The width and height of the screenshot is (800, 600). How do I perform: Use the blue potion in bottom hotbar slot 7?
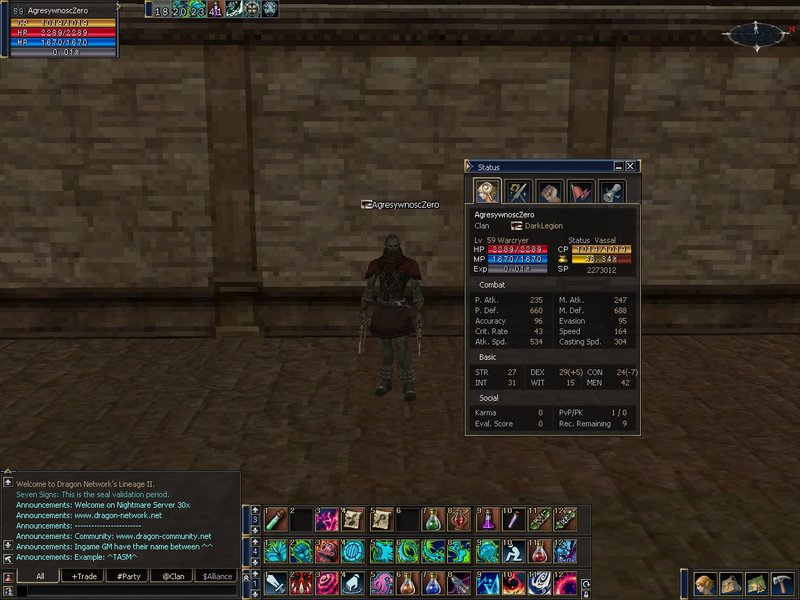[434, 583]
